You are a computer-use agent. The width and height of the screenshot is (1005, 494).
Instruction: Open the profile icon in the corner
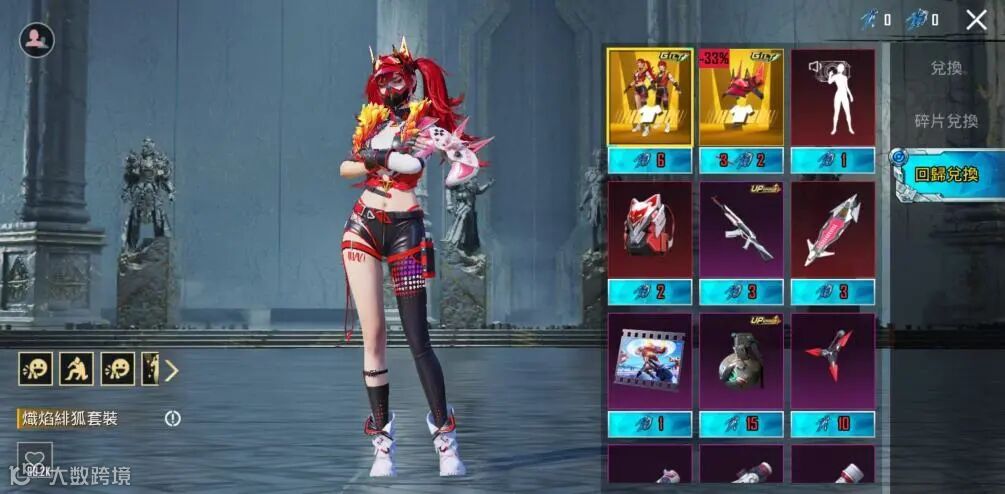click(37, 40)
